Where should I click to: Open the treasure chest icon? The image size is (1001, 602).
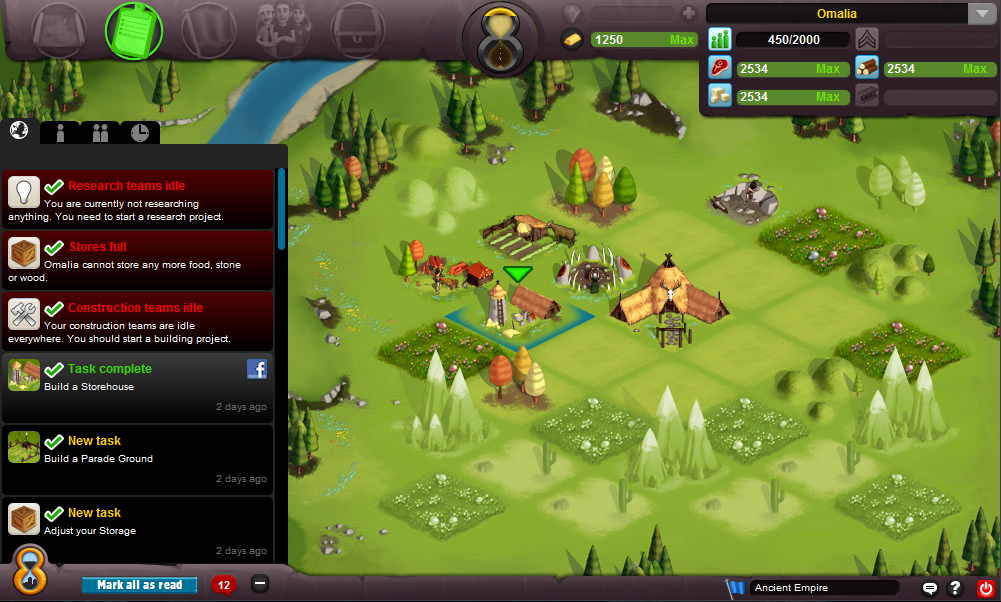tap(358, 29)
